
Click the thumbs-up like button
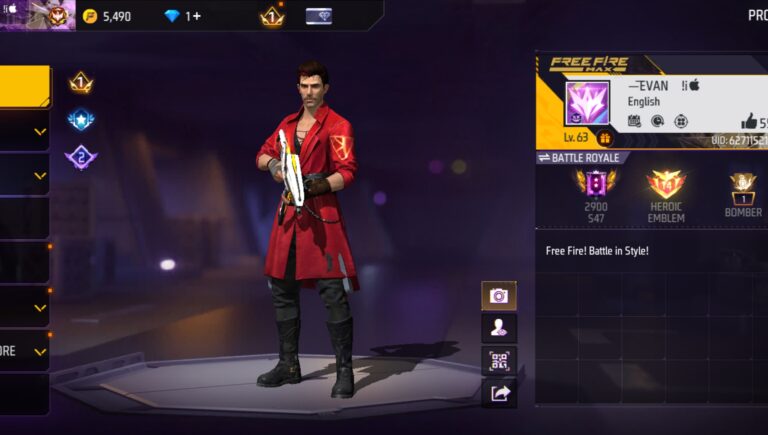coord(750,121)
